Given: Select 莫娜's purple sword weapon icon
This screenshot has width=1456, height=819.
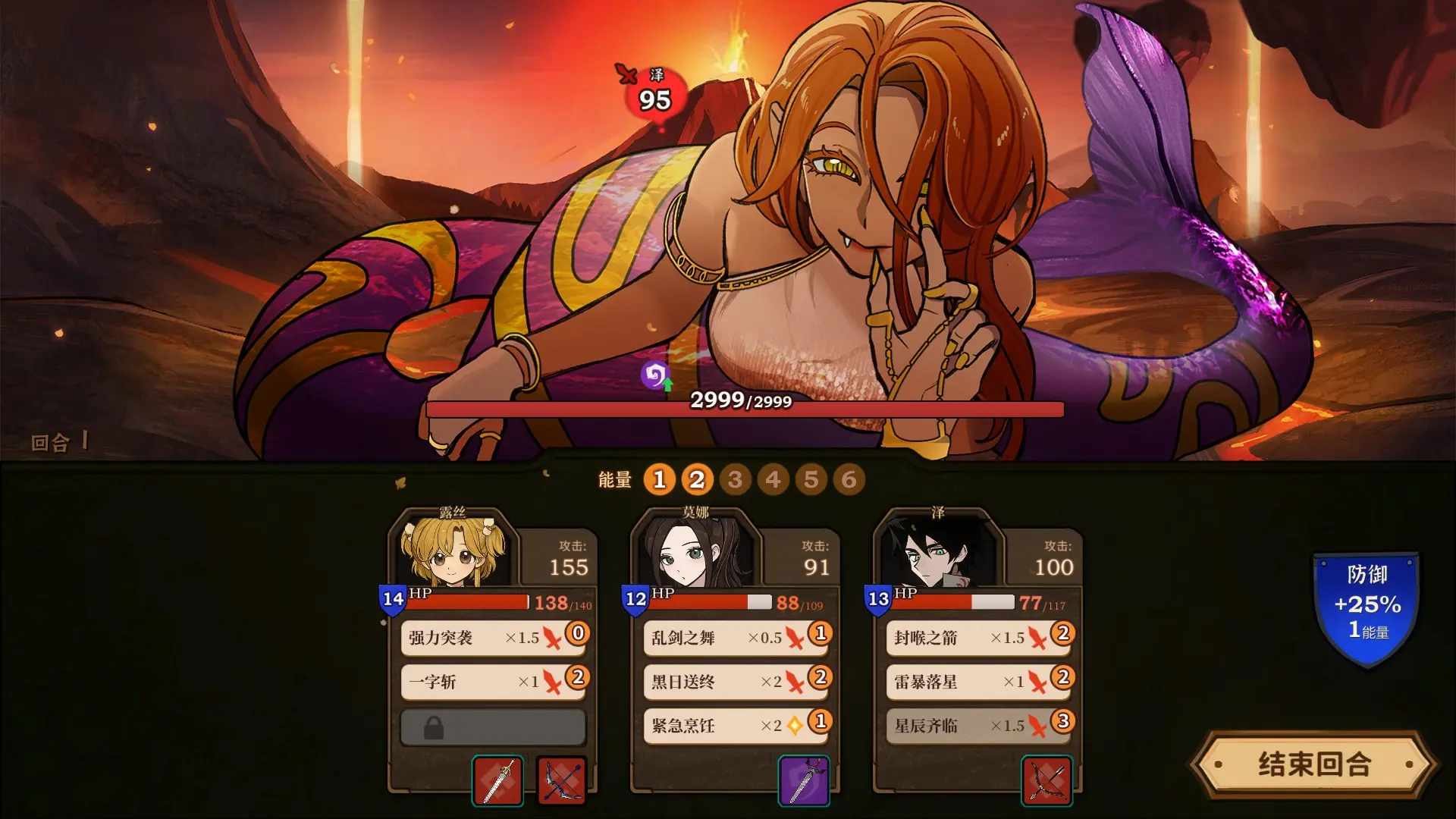Looking at the screenshot, I should (804, 781).
